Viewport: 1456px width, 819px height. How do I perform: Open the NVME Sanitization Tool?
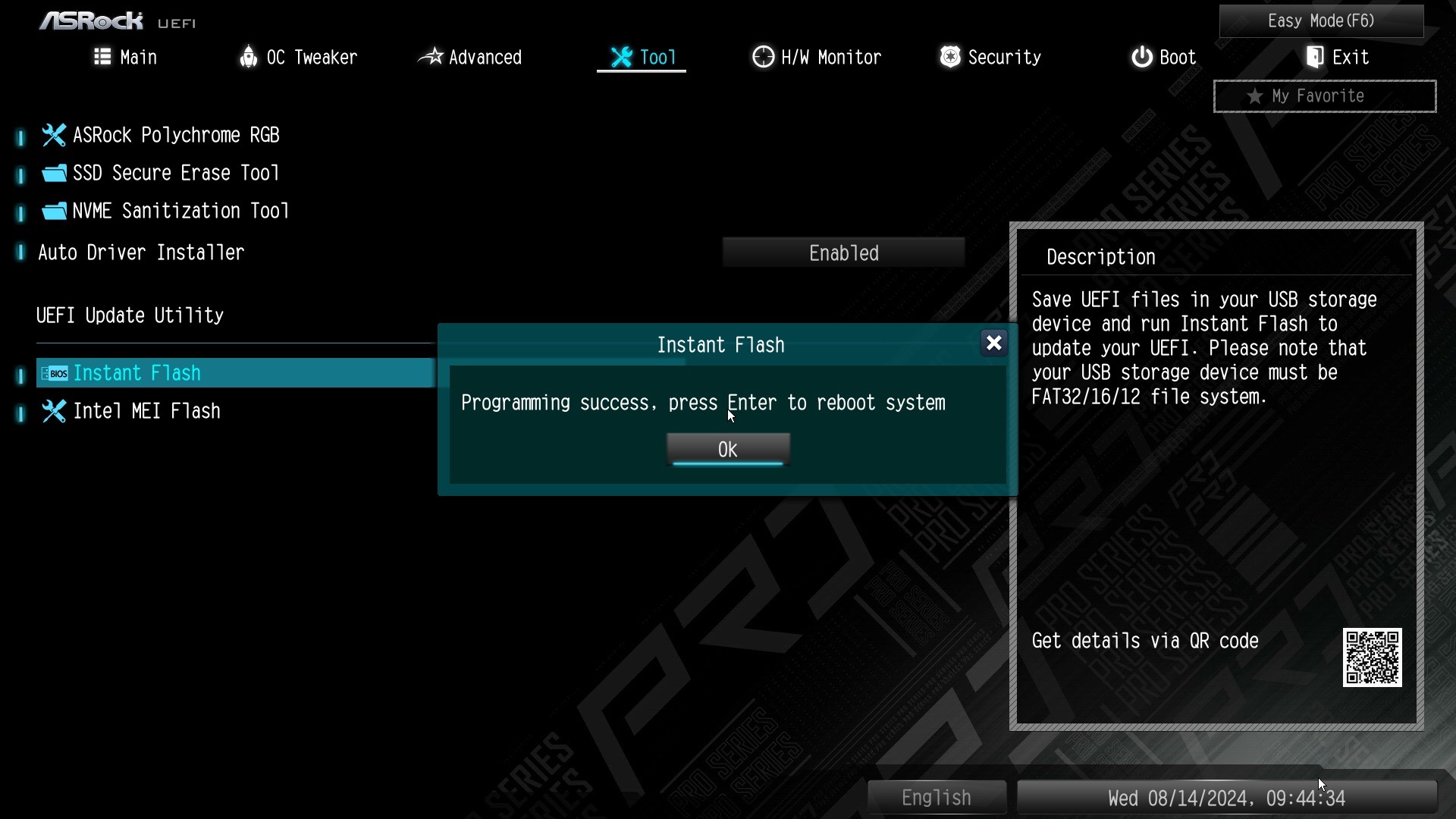(180, 211)
